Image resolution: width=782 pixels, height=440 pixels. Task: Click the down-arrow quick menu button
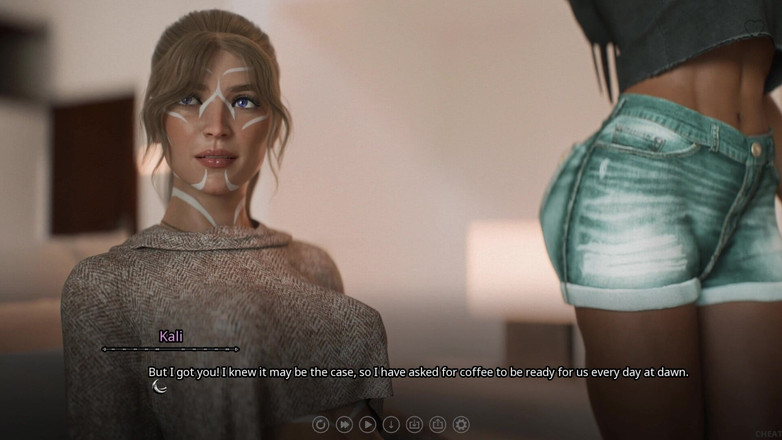coord(391,425)
